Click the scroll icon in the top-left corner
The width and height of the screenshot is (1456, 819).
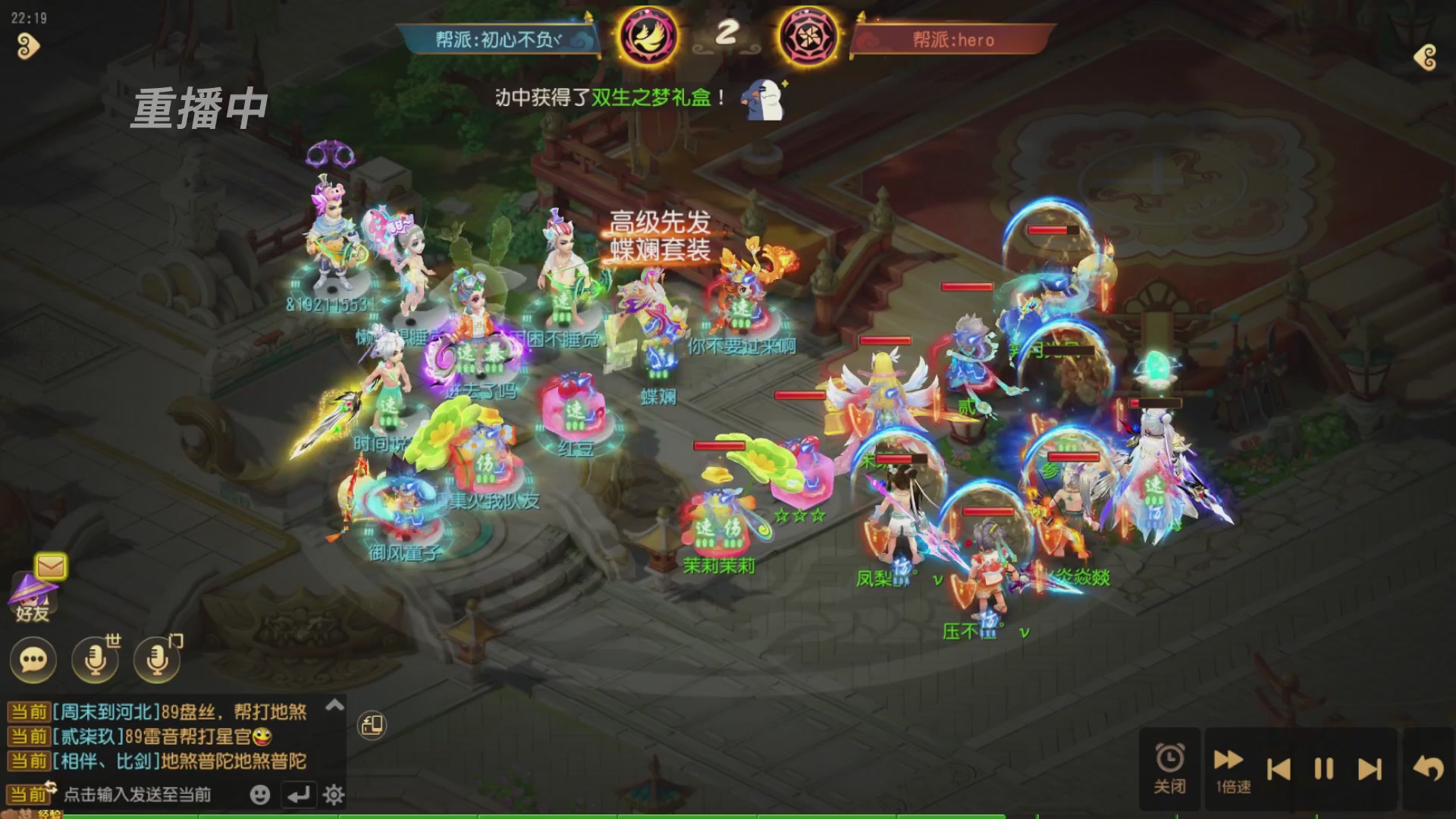pyautogui.click(x=27, y=47)
